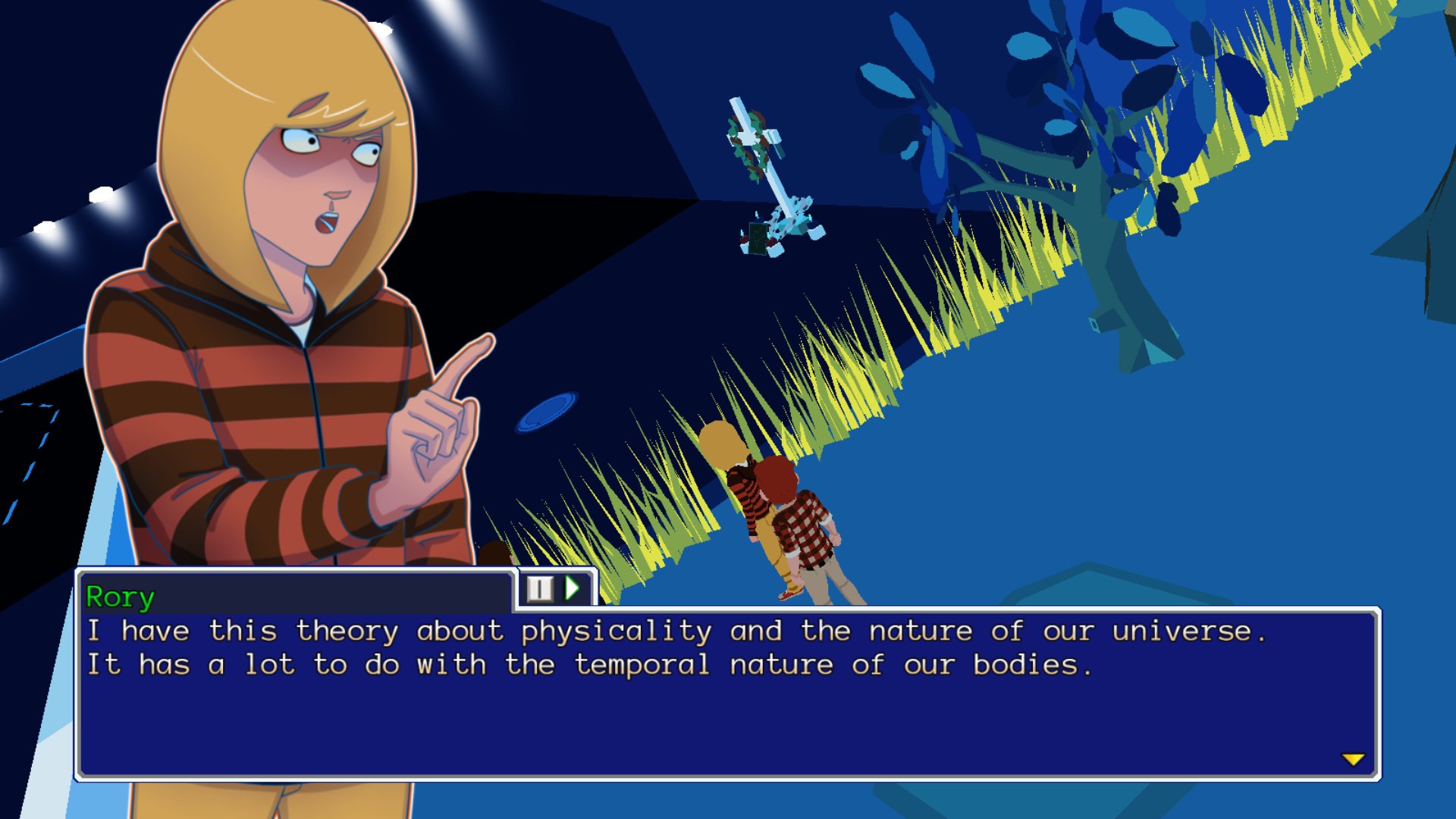Image resolution: width=1456 pixels, height=819 pixels.
Task: Advance dialogue with the yellow down arrow
Action: [1353, 759]
